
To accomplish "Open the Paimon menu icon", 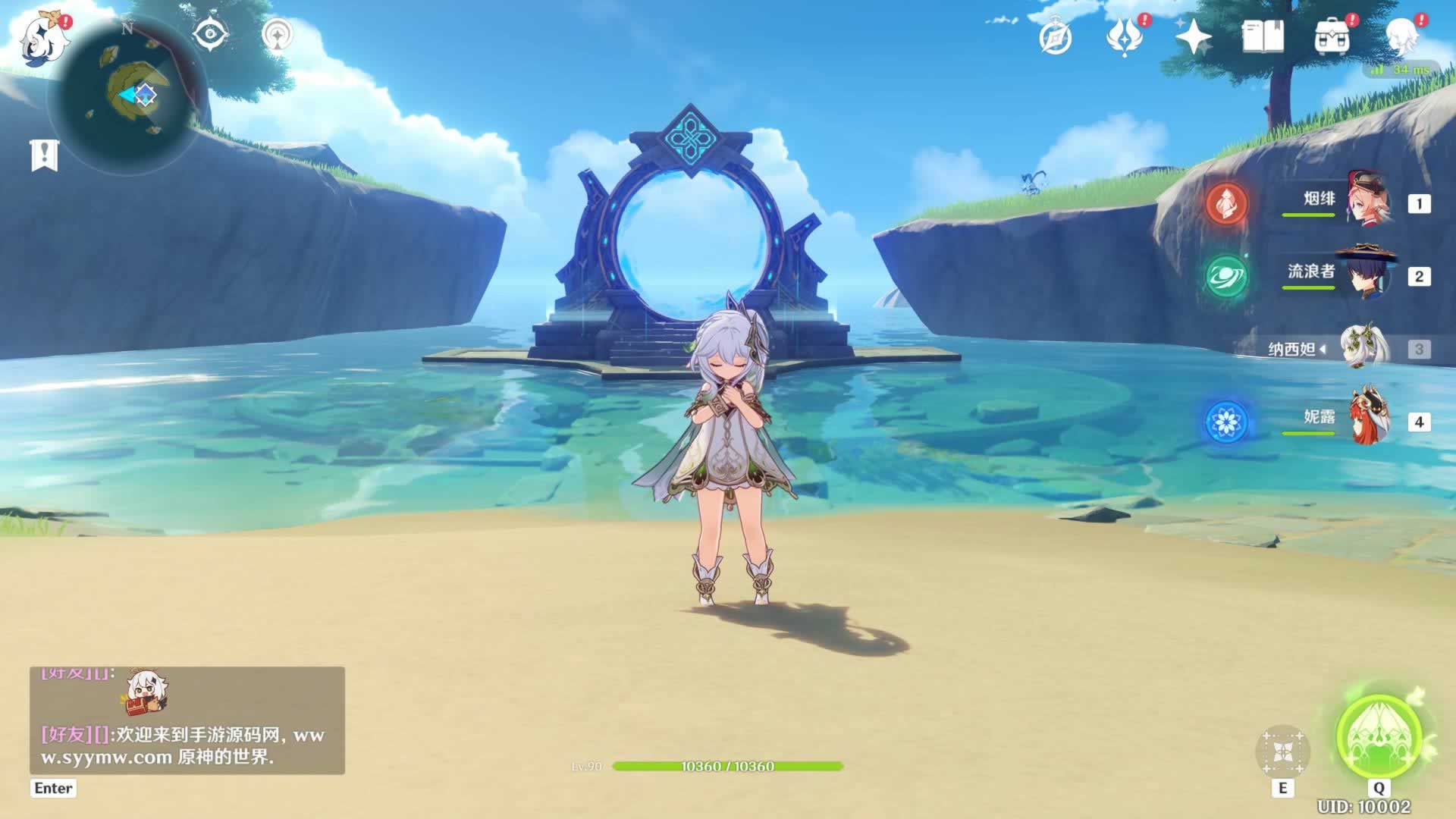I will tap(36, 39).
